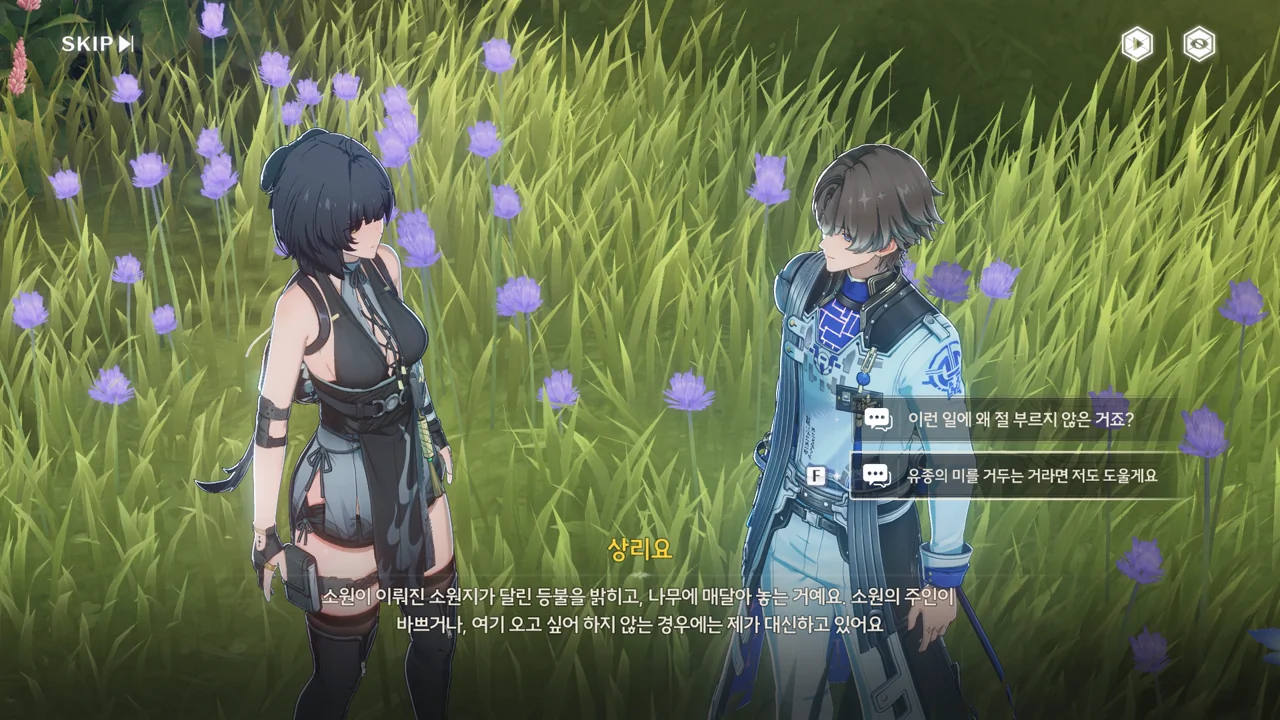Toggle dialogue auto-play hexagon button
The width and height of the screenshot is (1280, 720).
(x=1137, y=44)
